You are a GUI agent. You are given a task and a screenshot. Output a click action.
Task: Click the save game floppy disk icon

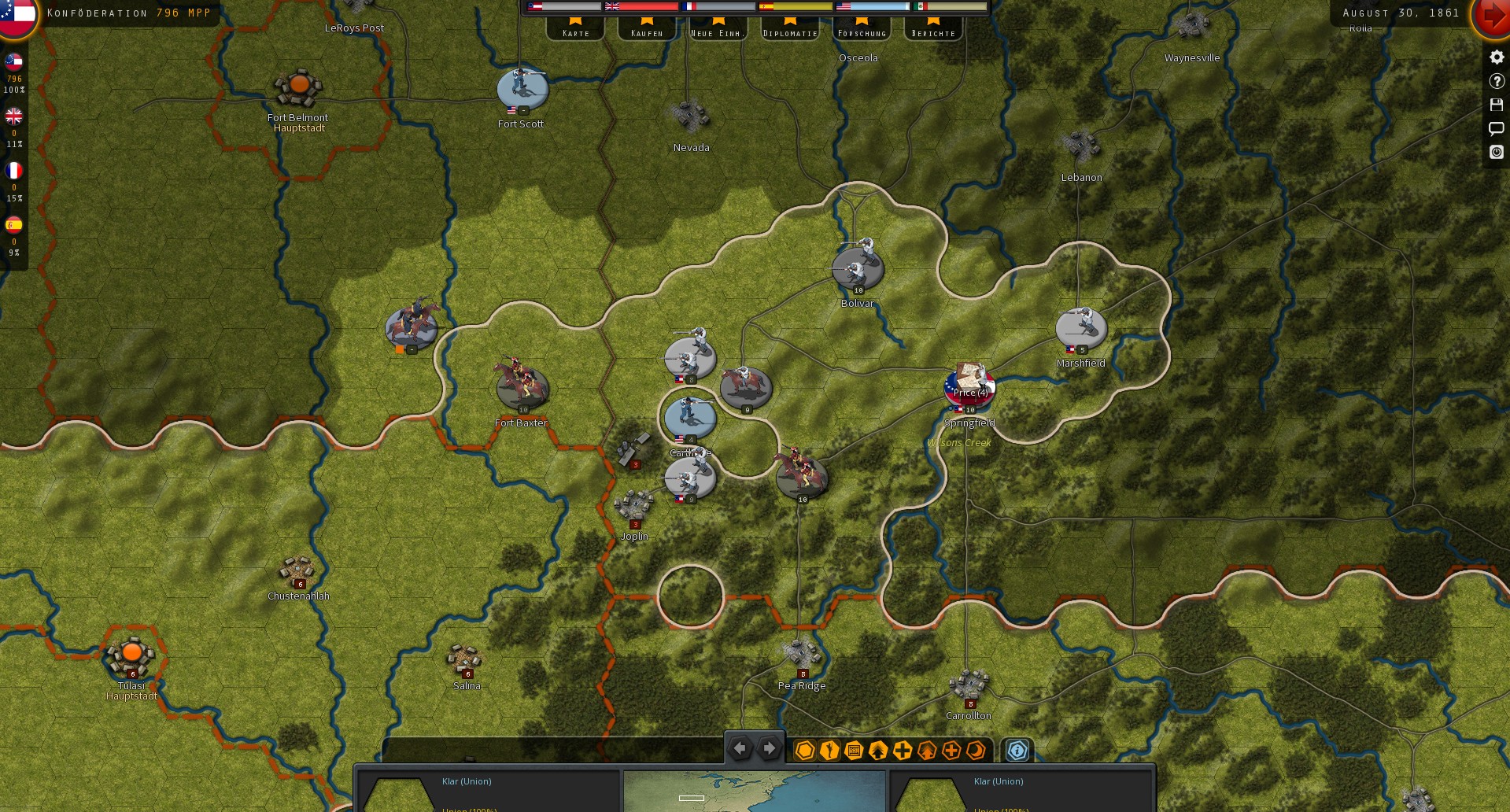[x=1496, y=103]
